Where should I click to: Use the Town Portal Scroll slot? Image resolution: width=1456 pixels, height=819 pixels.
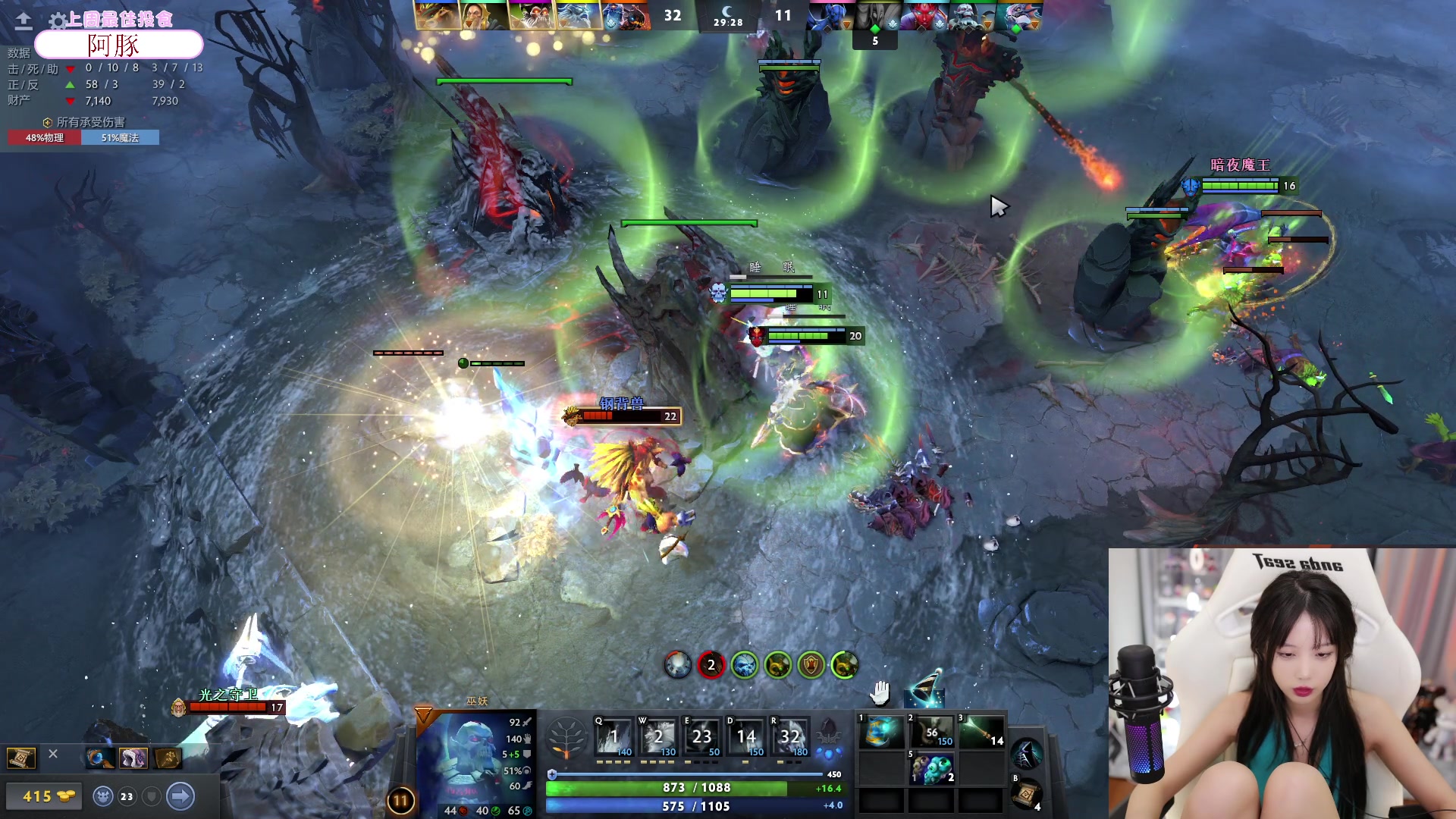[x=1027, y=795]
